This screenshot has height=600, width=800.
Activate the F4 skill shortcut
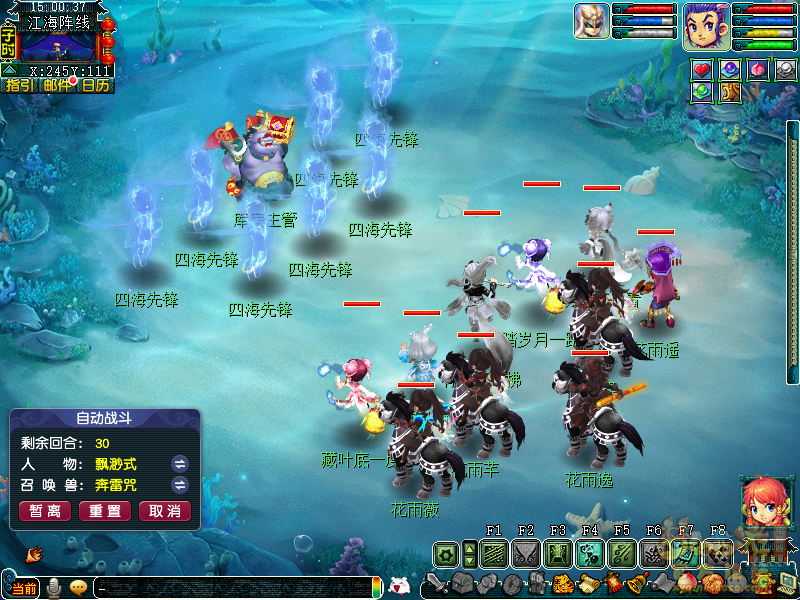pos(590,553)
